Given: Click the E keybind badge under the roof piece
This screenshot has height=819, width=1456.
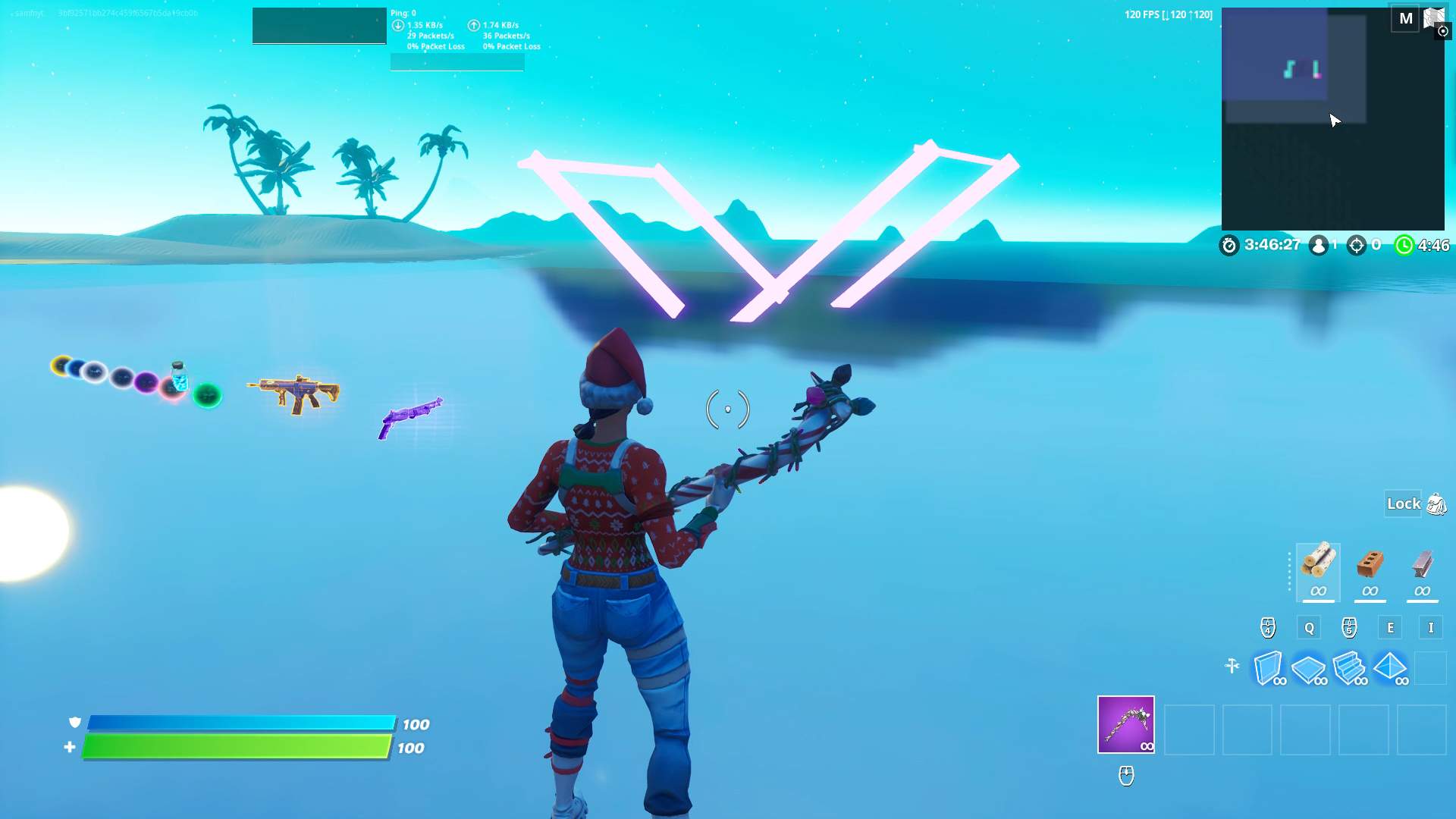Looking at the screenshot, I should pos(1391,628).
